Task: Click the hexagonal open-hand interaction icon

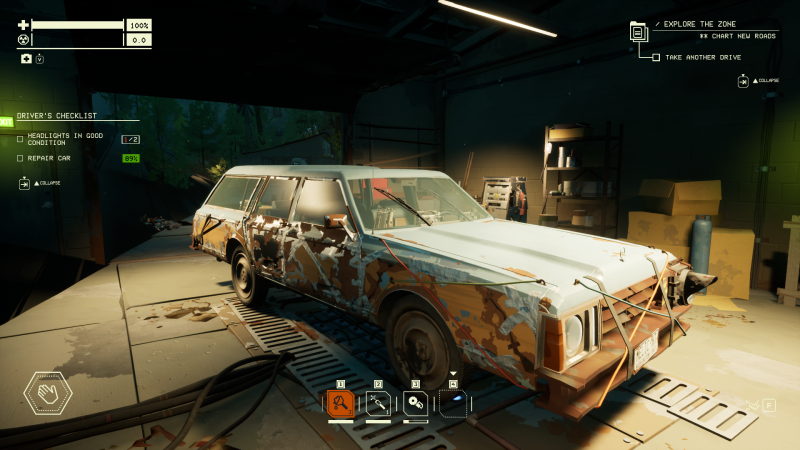Action: (x=47, y=393)
